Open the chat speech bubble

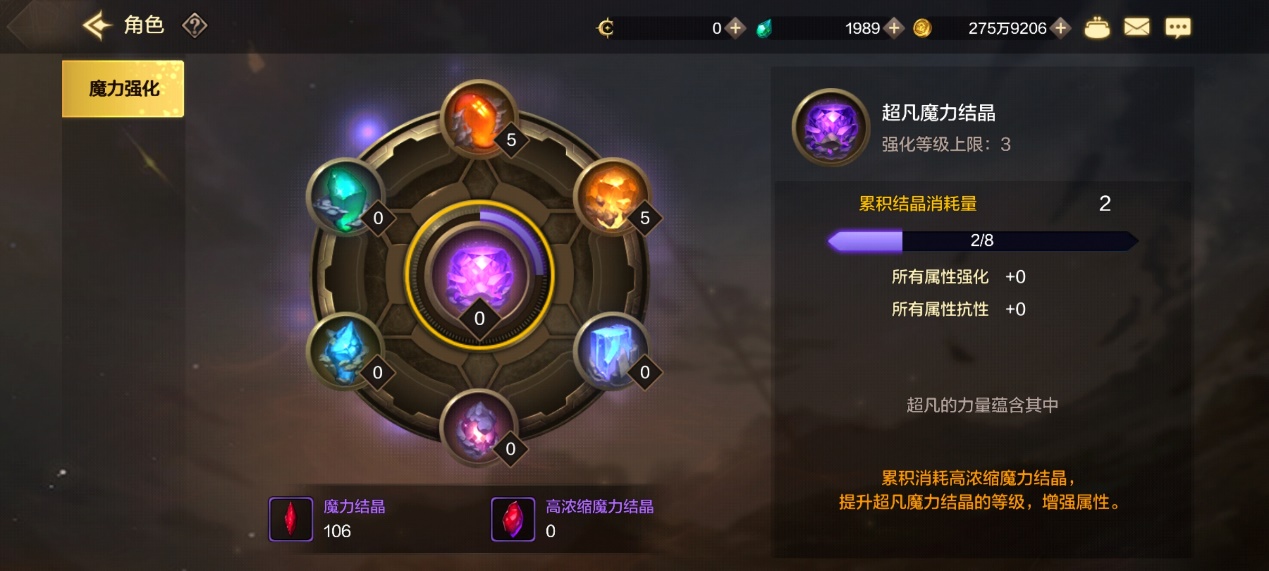pyautogui.click(x=1178, y=28)
